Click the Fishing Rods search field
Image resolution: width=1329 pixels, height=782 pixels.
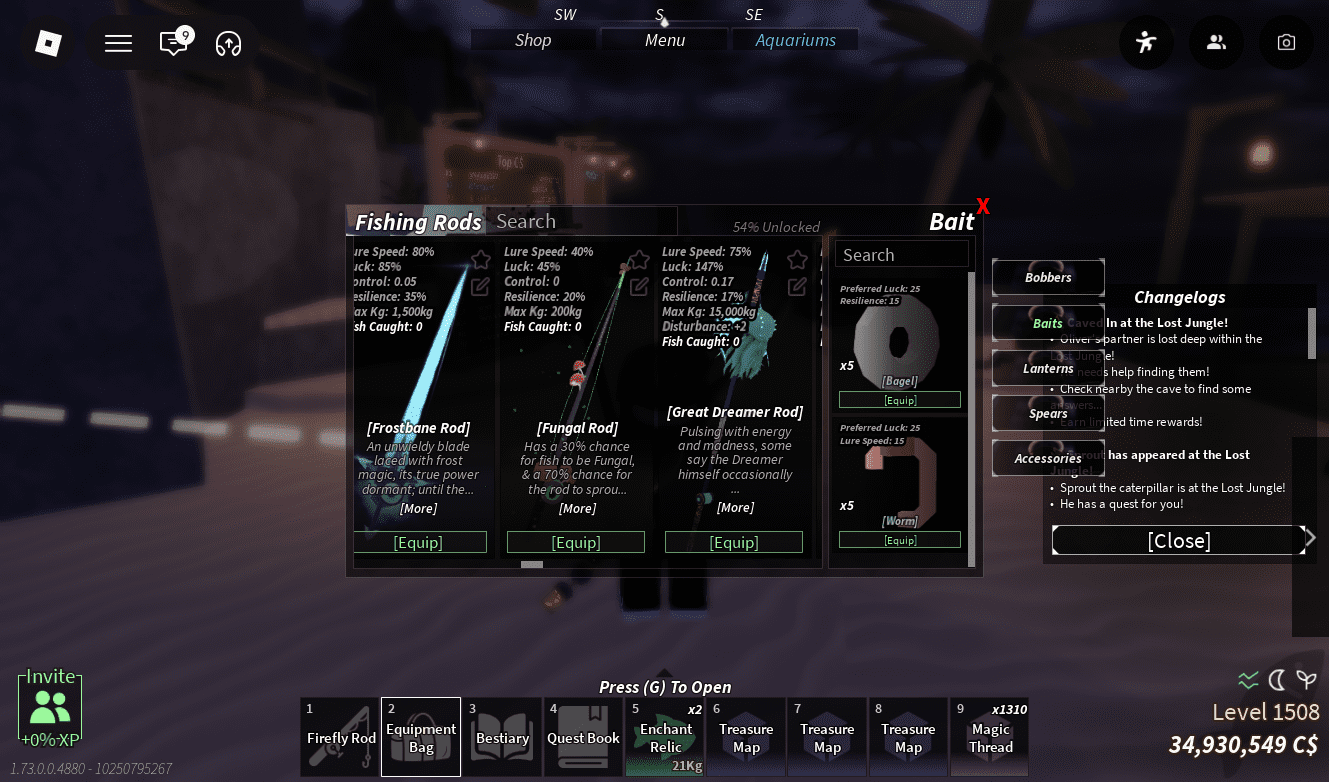point(581,220)
